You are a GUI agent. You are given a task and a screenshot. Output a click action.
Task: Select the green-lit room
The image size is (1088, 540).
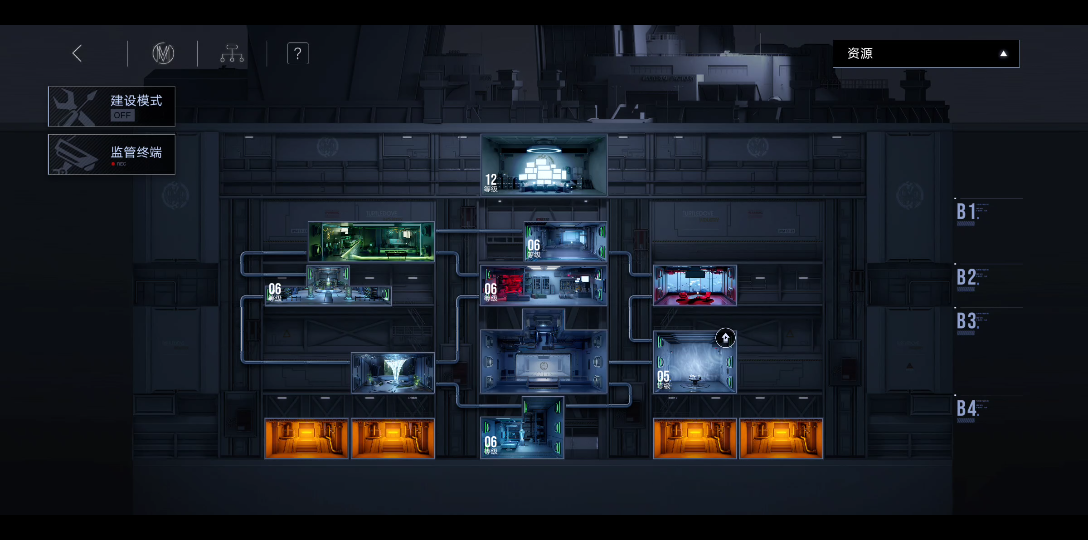(x=371, y=241)
